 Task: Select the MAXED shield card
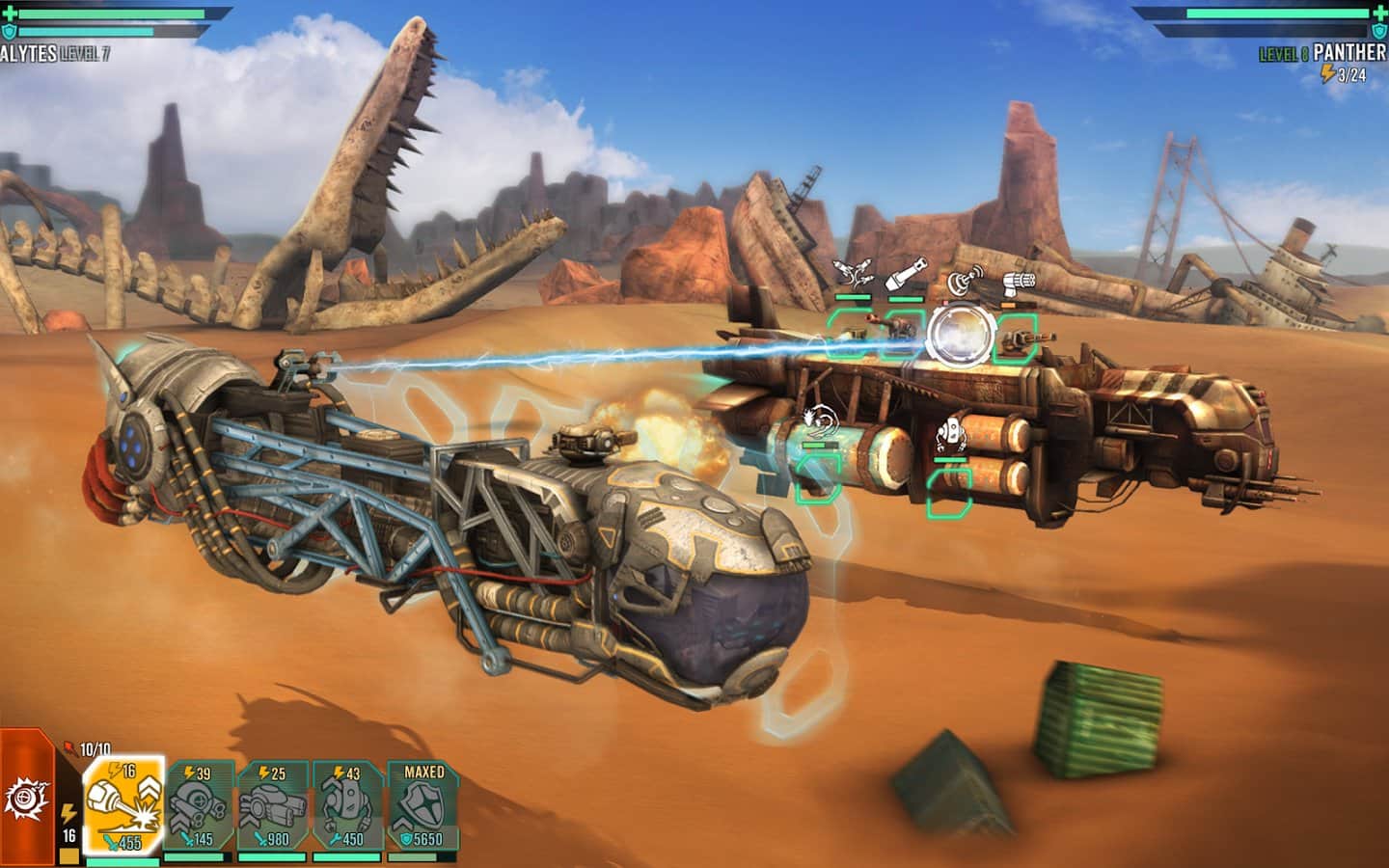click(x=423, y=805)
